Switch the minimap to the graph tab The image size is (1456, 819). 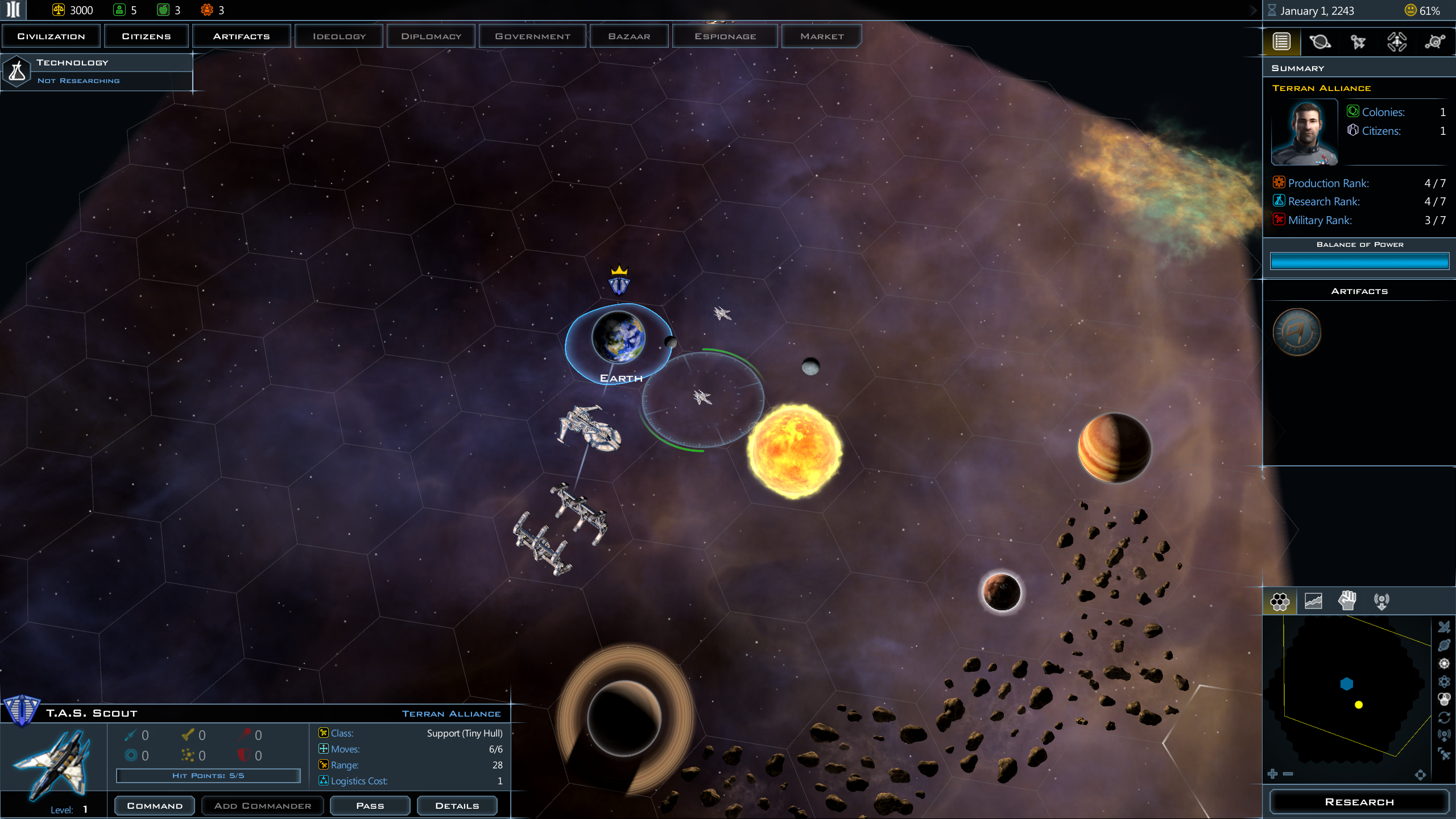(x=1313, y=601)
